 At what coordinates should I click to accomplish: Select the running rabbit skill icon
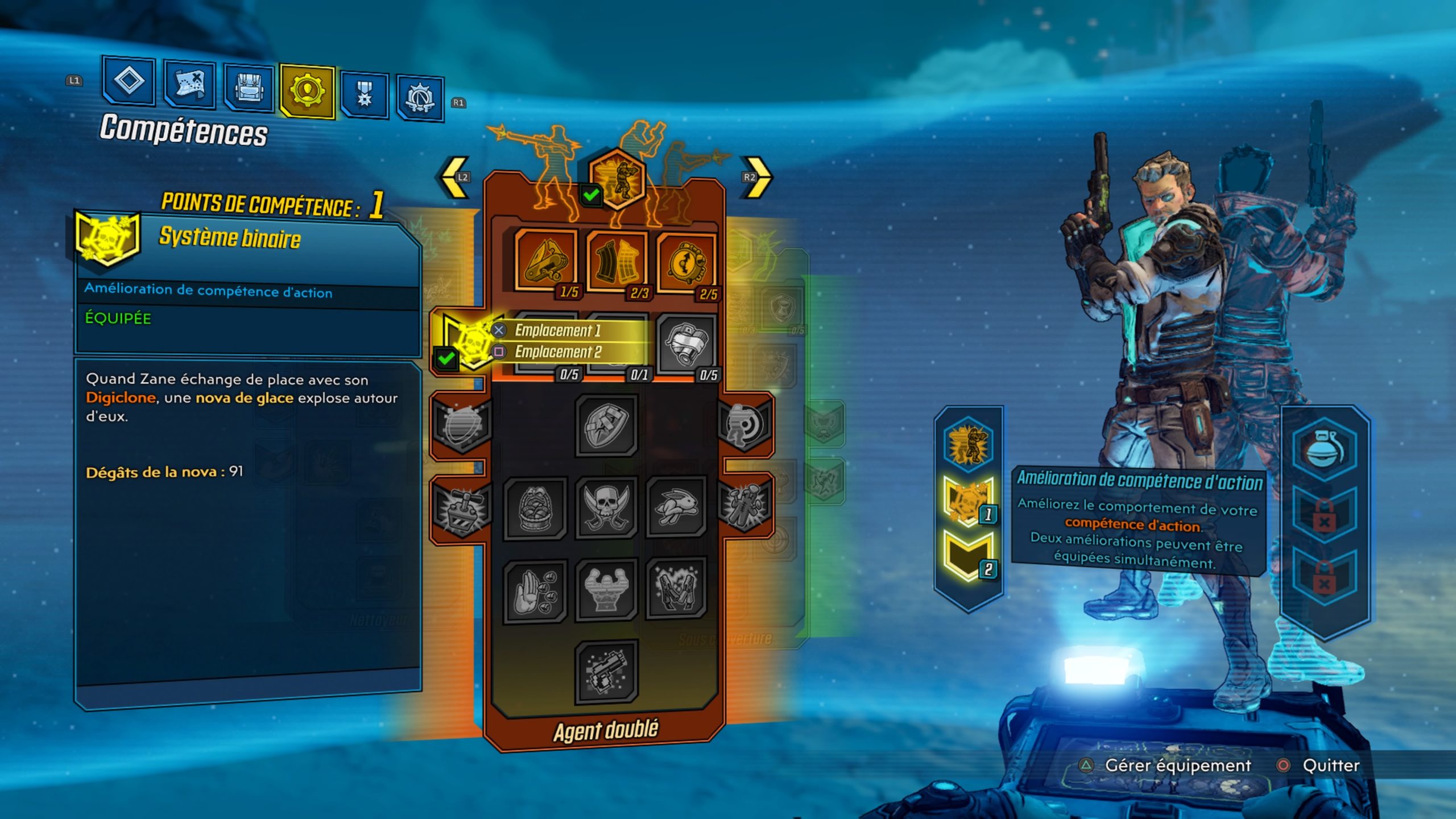[x=677, y=507]
